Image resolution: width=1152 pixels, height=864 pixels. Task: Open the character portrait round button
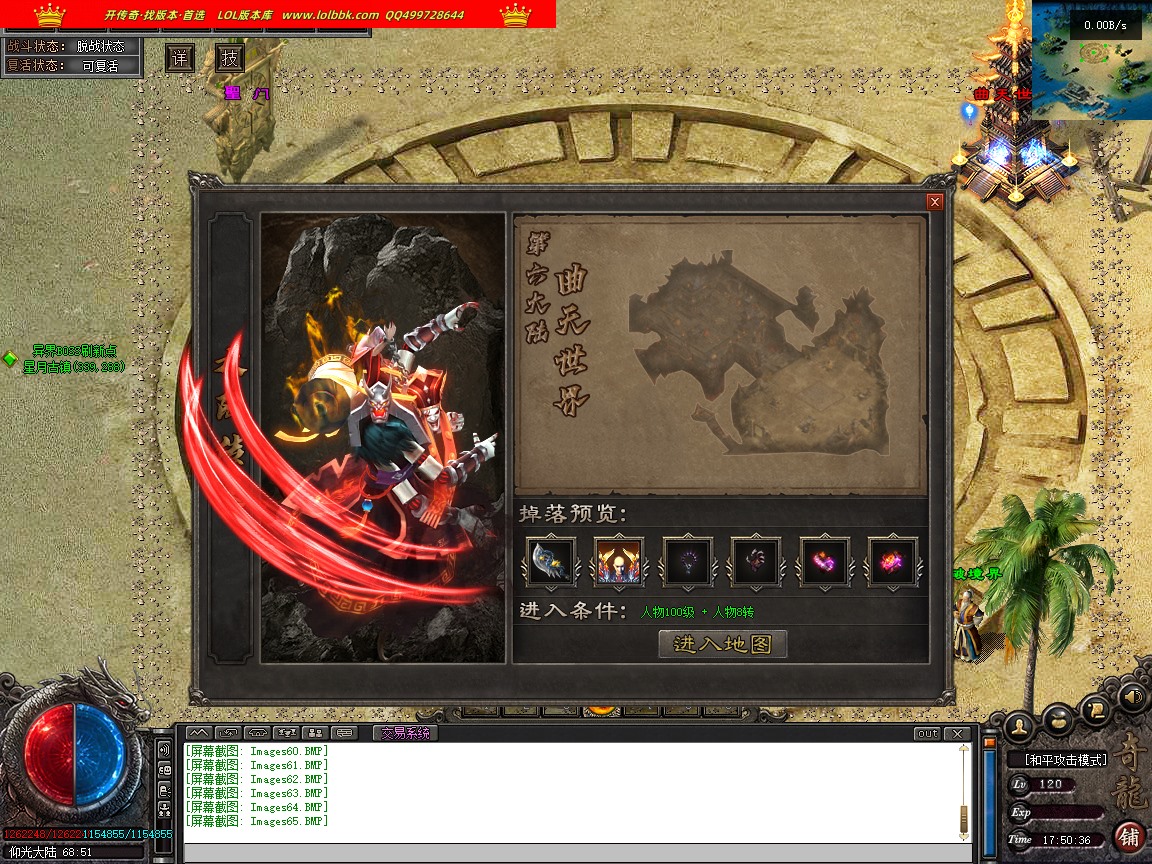(1019, 723)
